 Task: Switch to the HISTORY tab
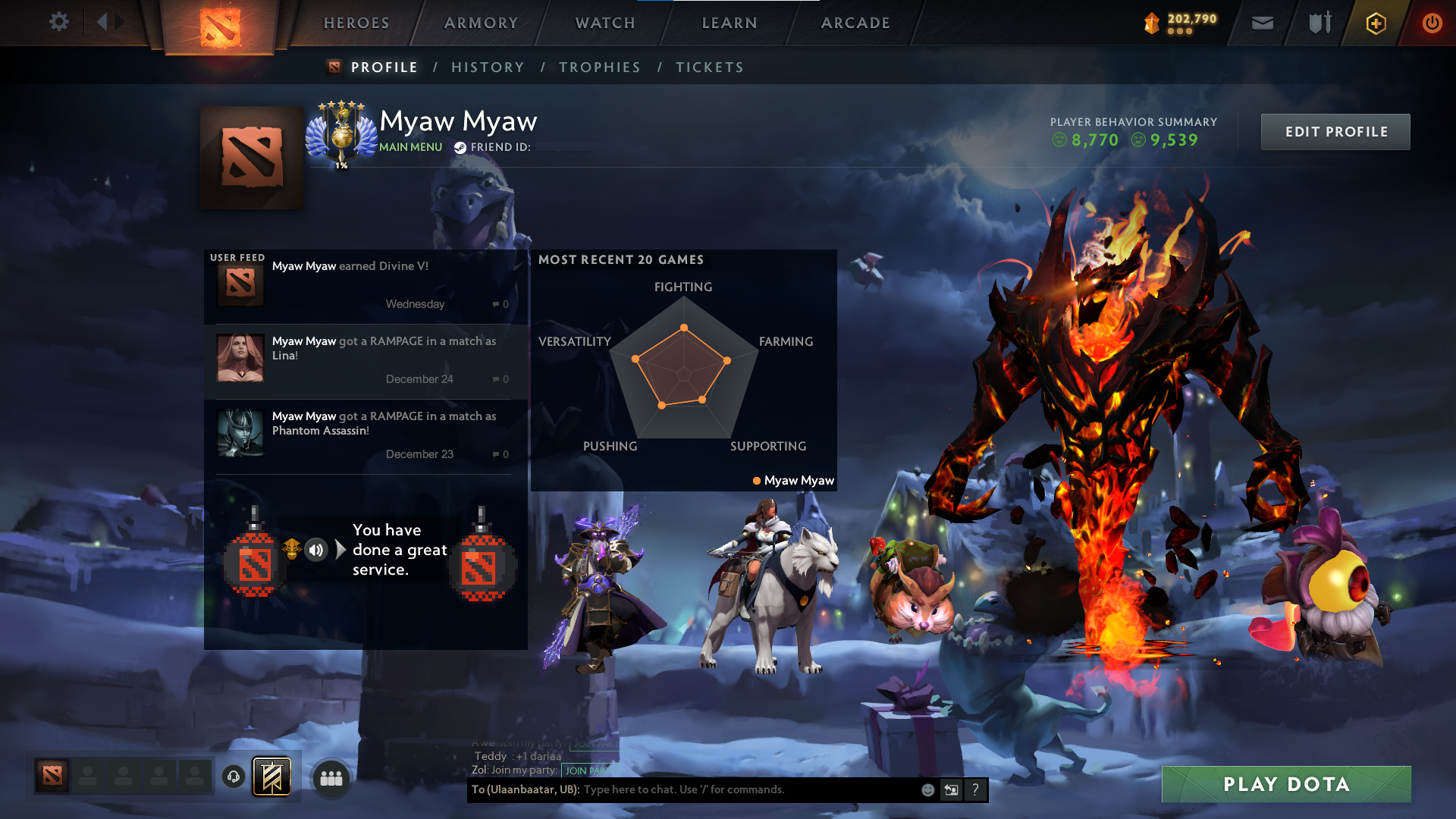[488, 67]
